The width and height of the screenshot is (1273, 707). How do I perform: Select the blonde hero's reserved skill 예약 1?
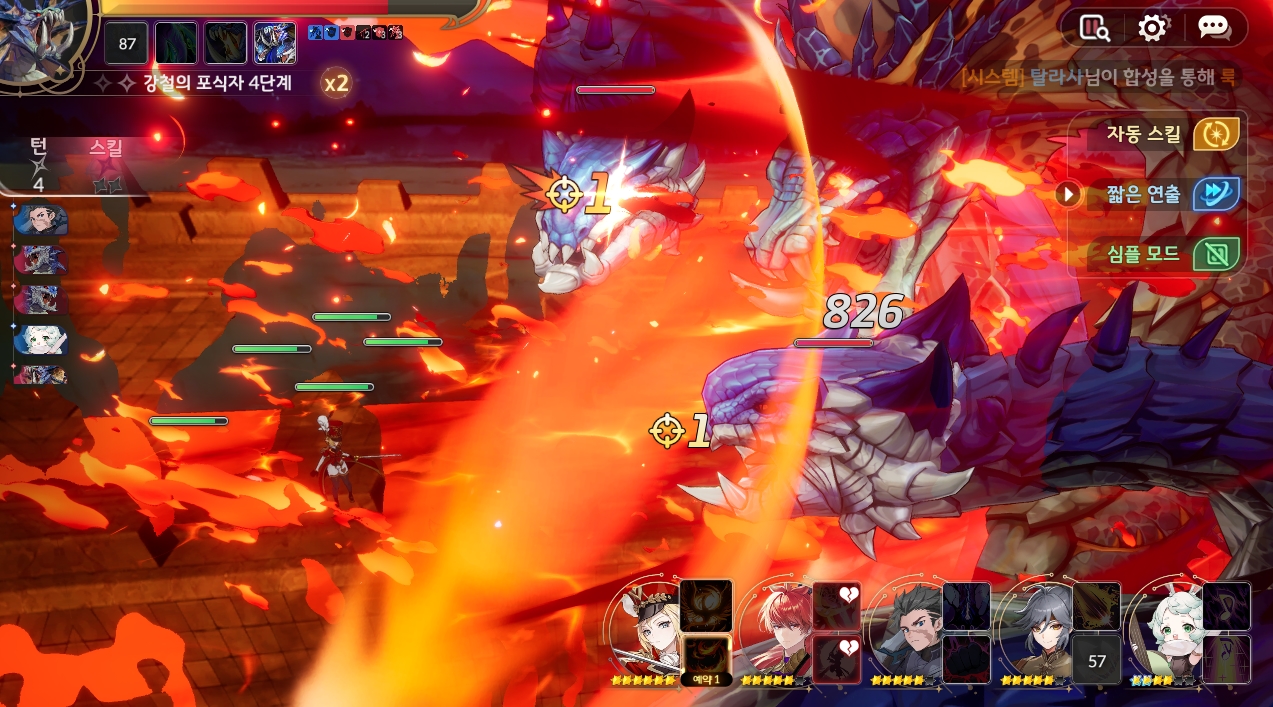tap(704, 659)
